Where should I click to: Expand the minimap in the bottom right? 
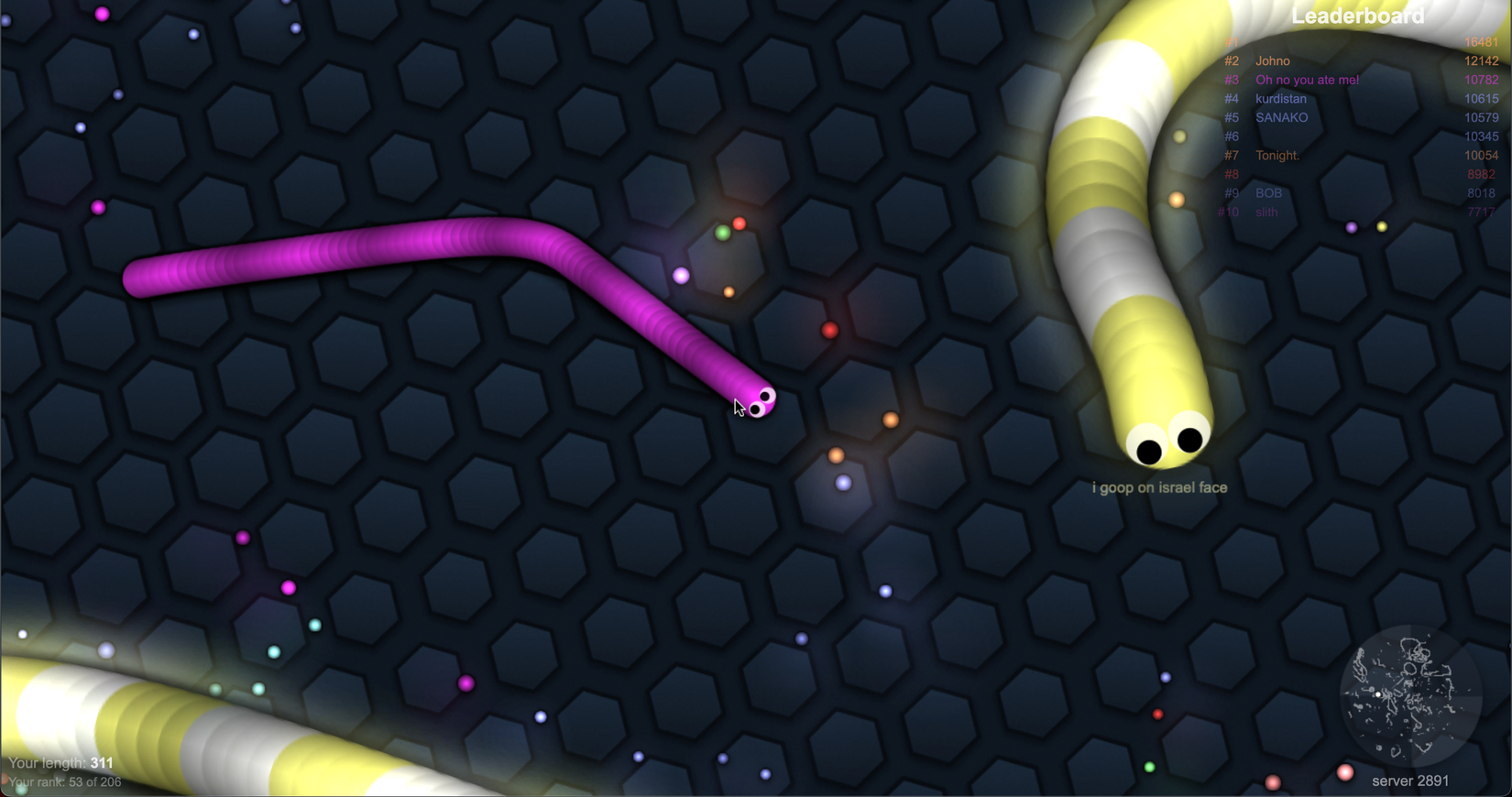click(x=1411, y=698)
